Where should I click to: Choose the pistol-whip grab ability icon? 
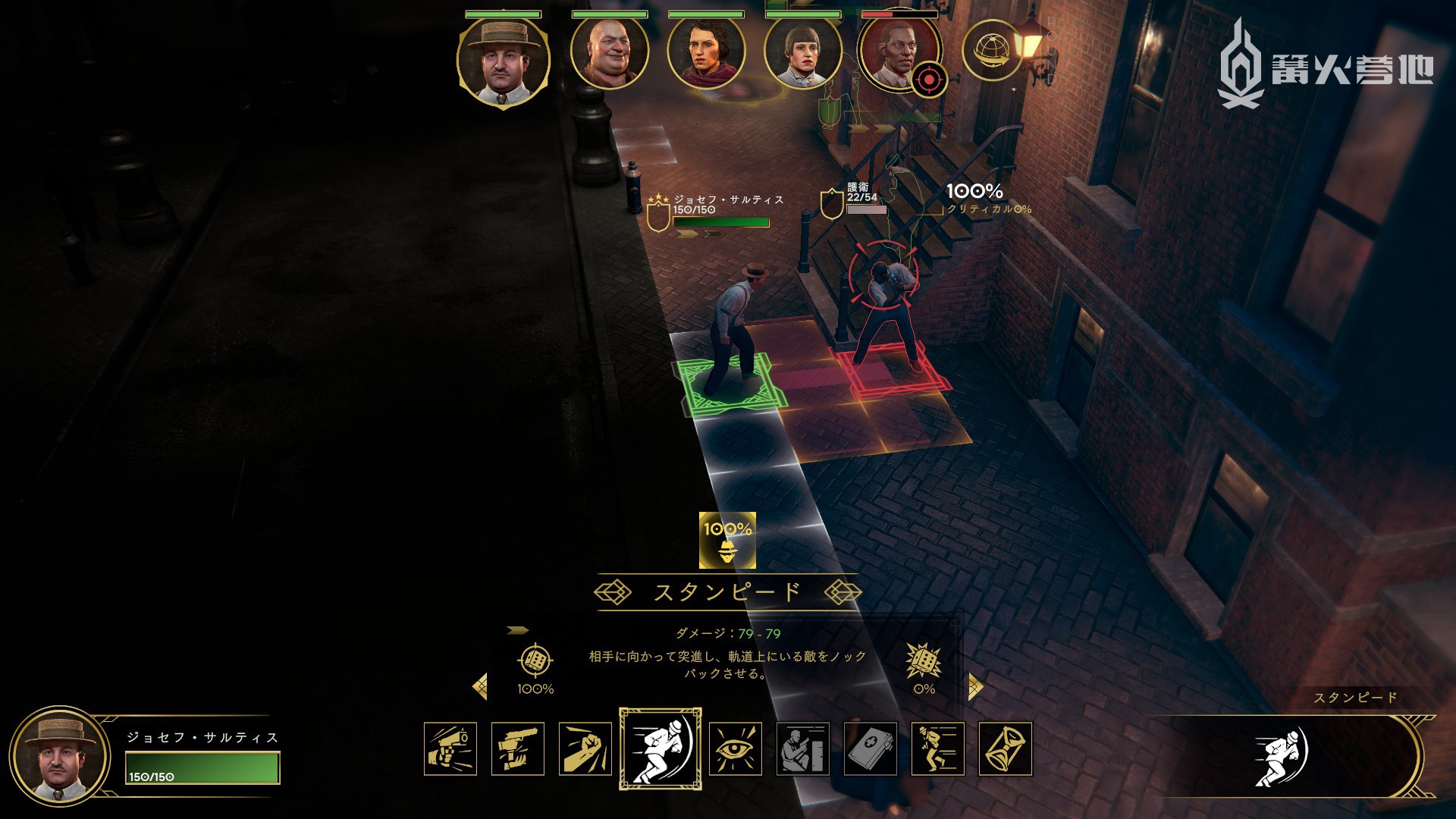[x=518, y=748]
